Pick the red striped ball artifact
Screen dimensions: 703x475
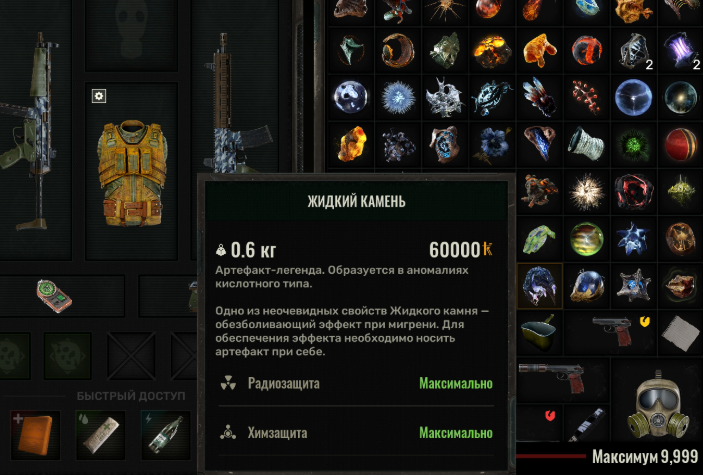[x=681, y=142]
